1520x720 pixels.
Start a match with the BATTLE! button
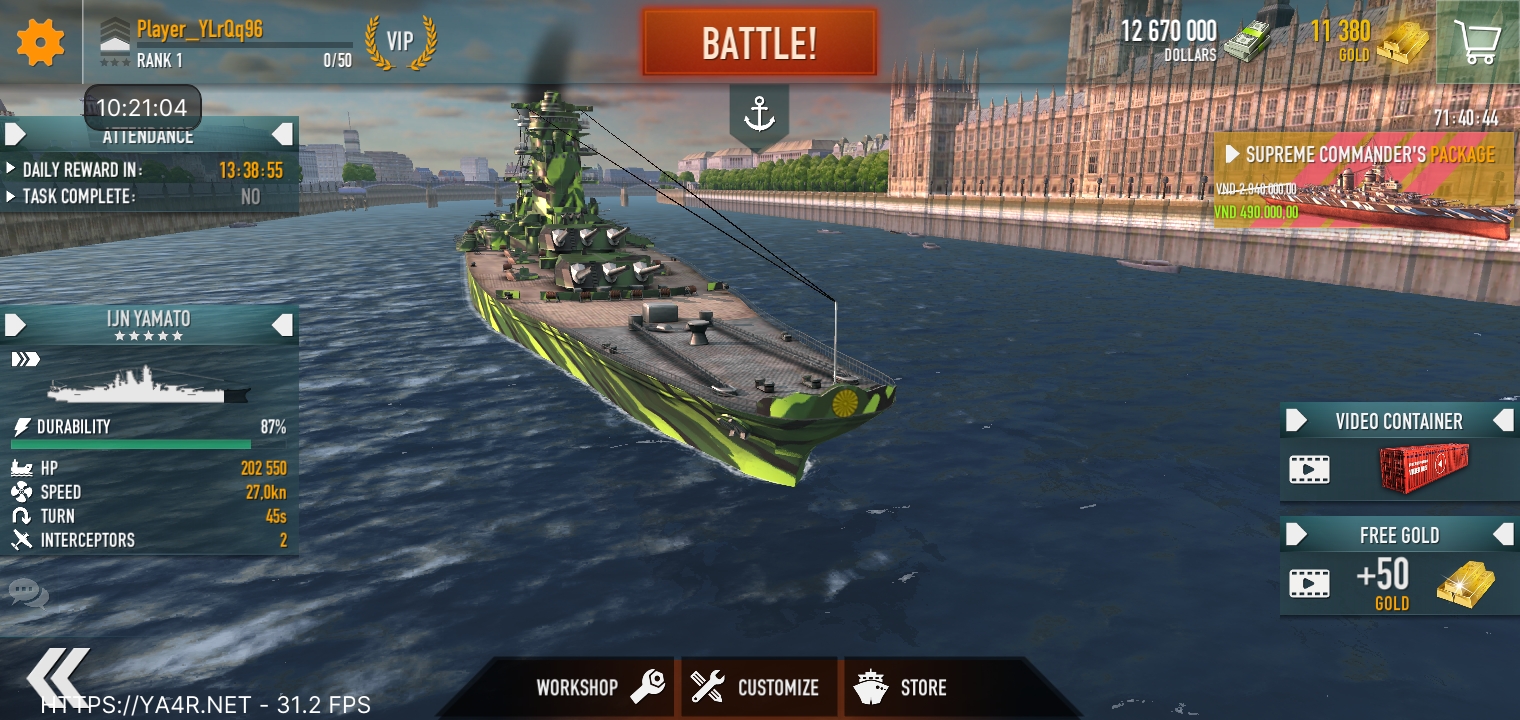tap(759, 43)
